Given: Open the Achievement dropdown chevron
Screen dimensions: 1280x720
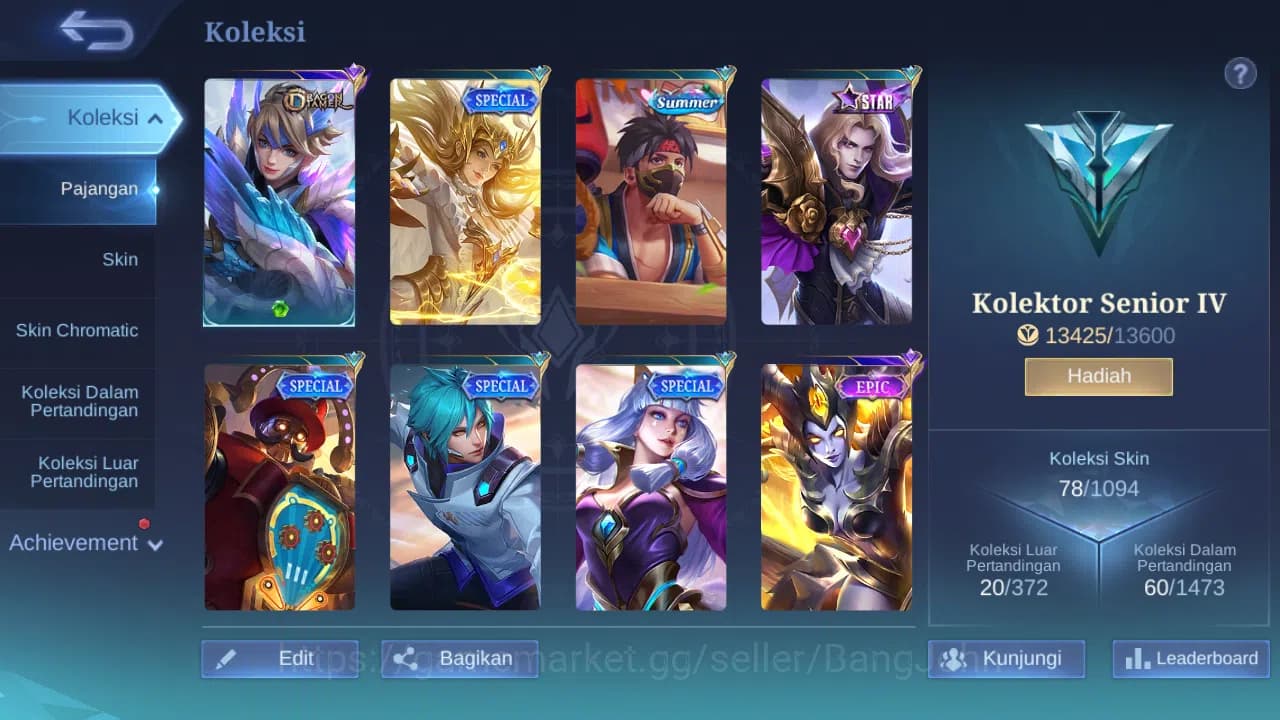Looking at the screenshot, I should coord(154,546).
